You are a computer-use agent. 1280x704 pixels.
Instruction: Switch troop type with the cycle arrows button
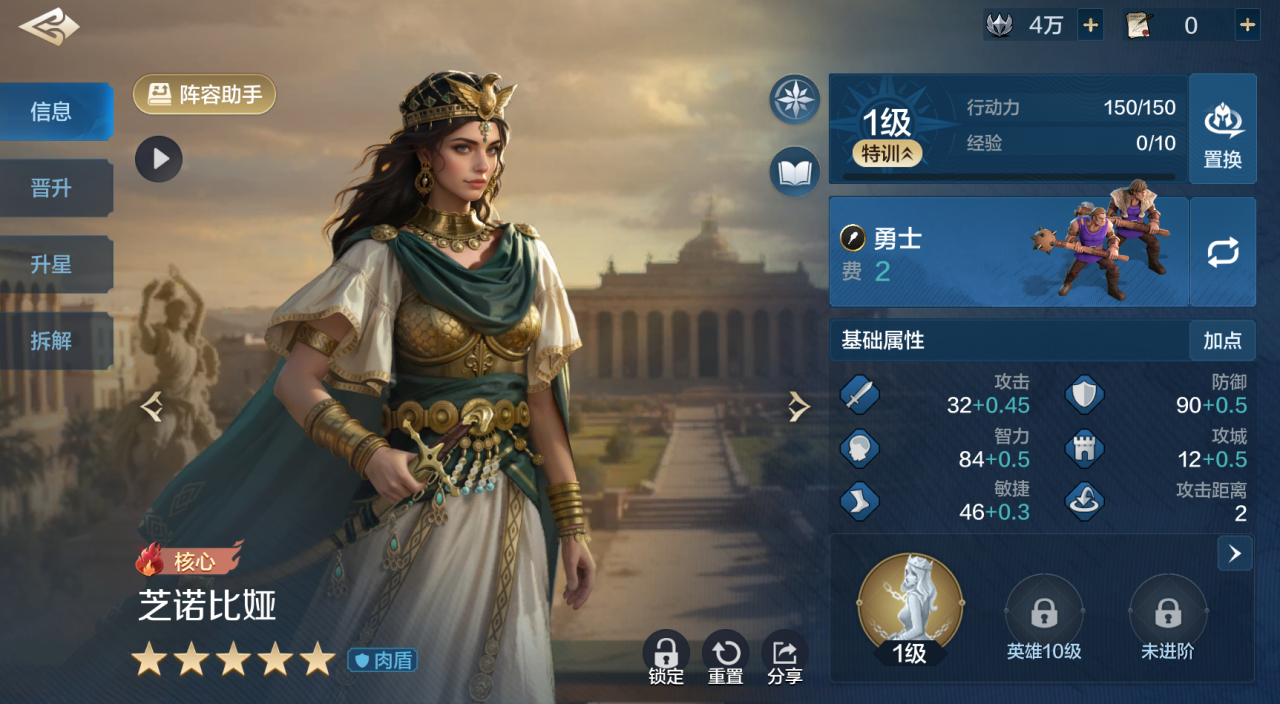[1222, 252]
